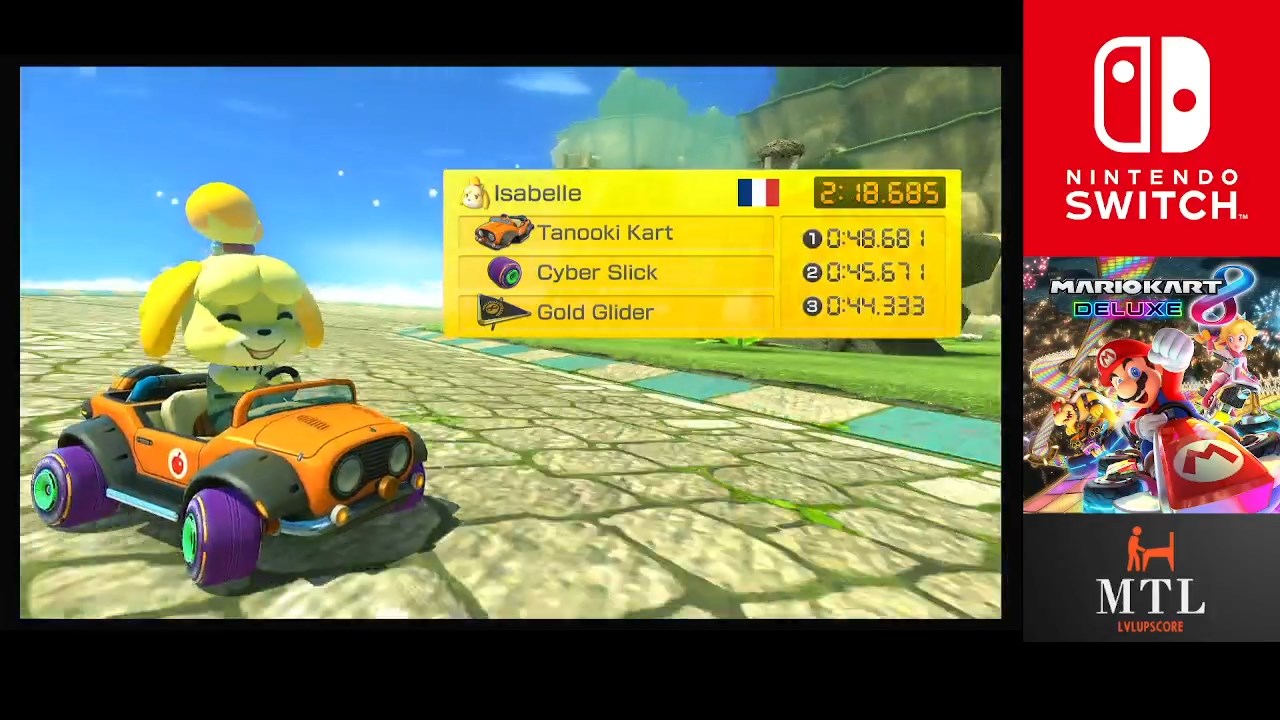Screen dimensions: 1280x720
Task: Click the Isabelle character name header
Action: tap(537, 194)
